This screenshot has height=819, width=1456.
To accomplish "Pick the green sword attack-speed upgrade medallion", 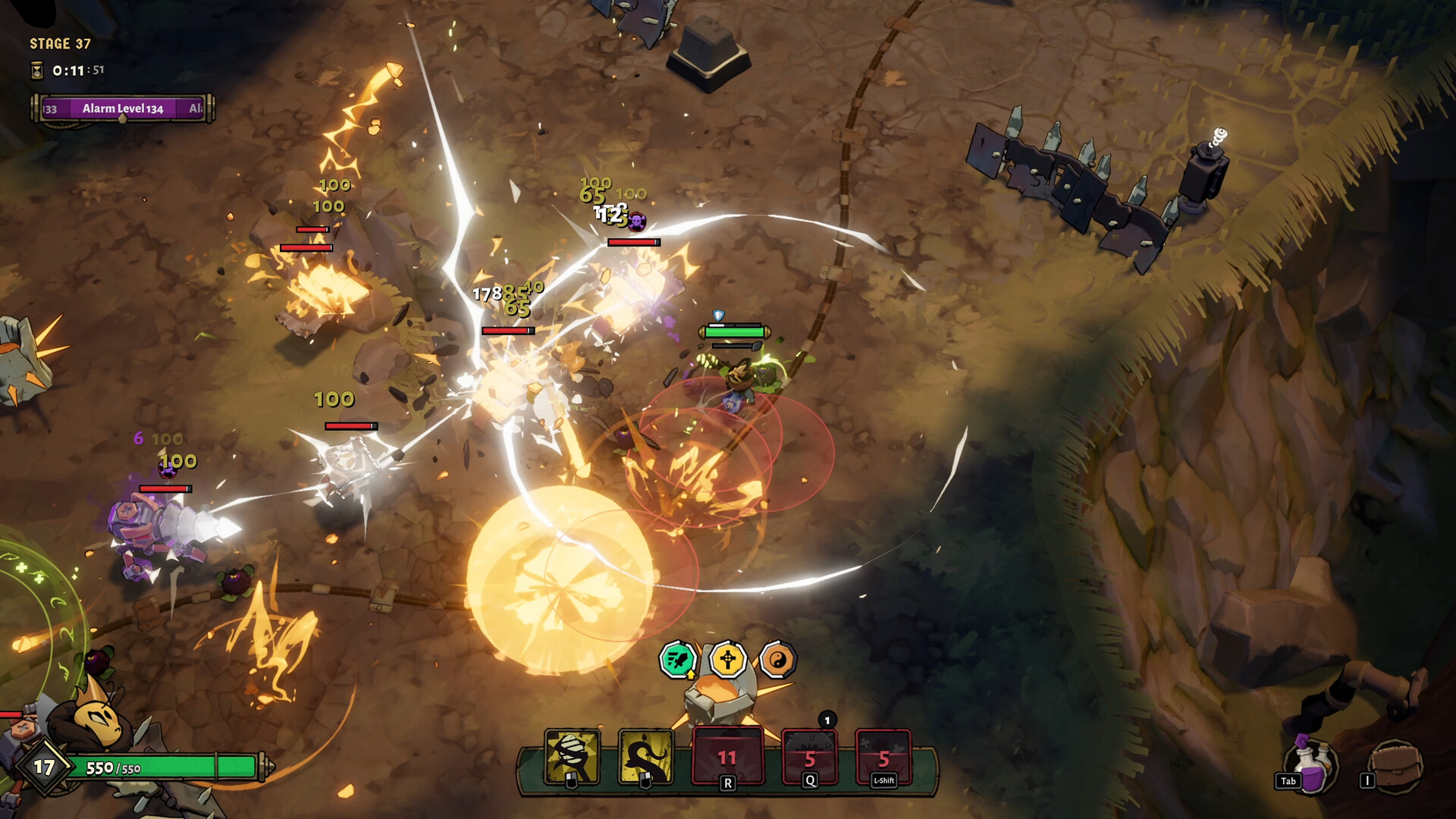I will [x=679, y=659].
